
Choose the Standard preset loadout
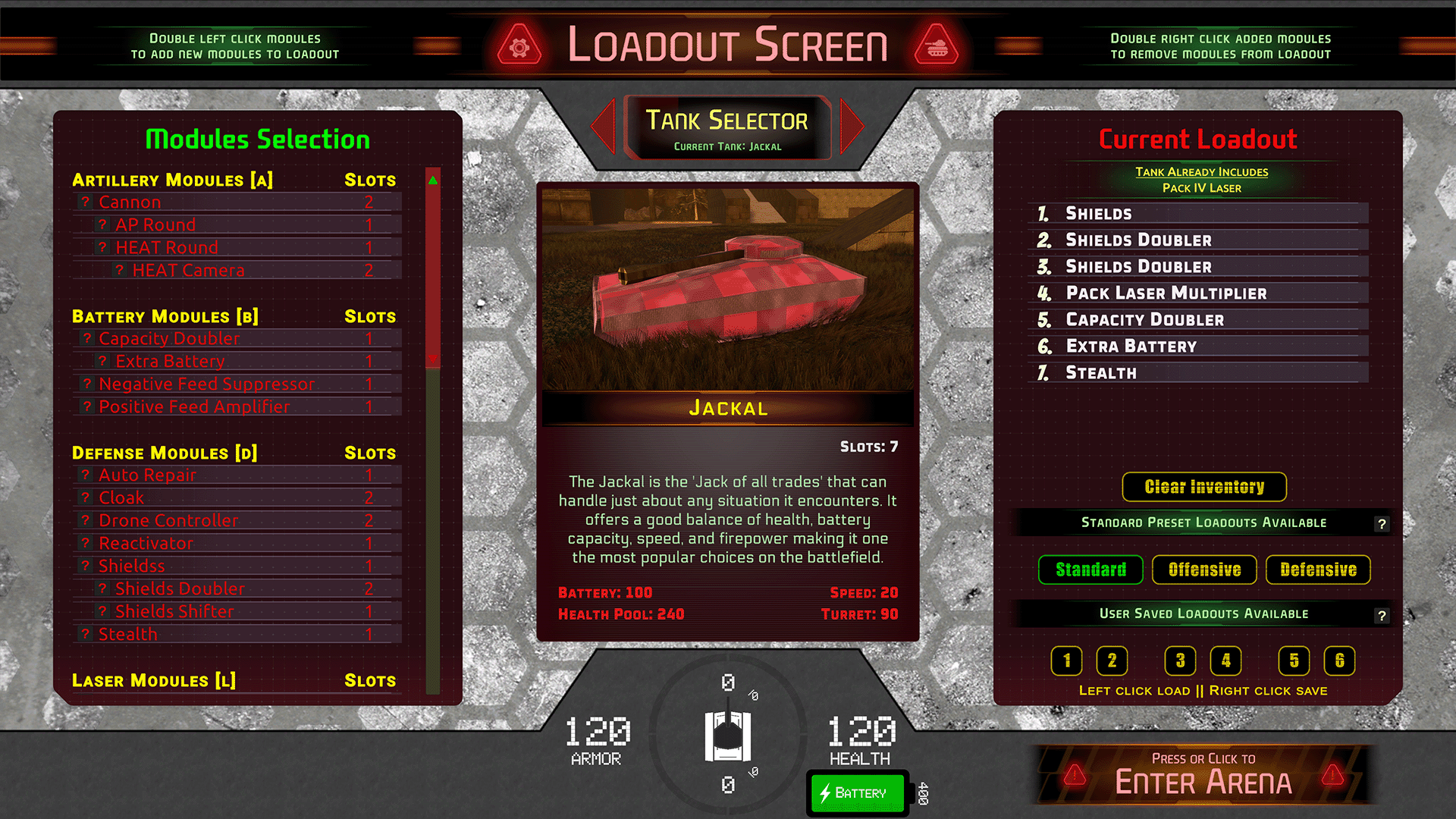pos(1090,570)
